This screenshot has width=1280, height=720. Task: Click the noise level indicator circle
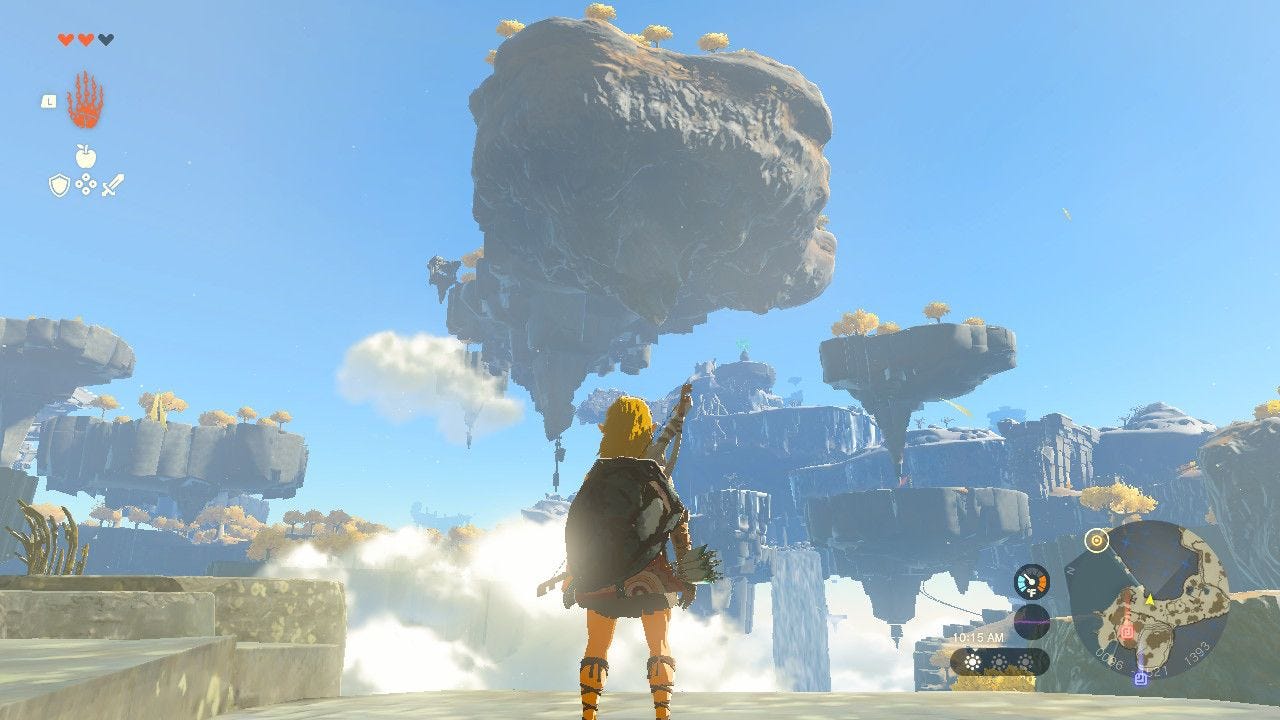pos(1031,621)
